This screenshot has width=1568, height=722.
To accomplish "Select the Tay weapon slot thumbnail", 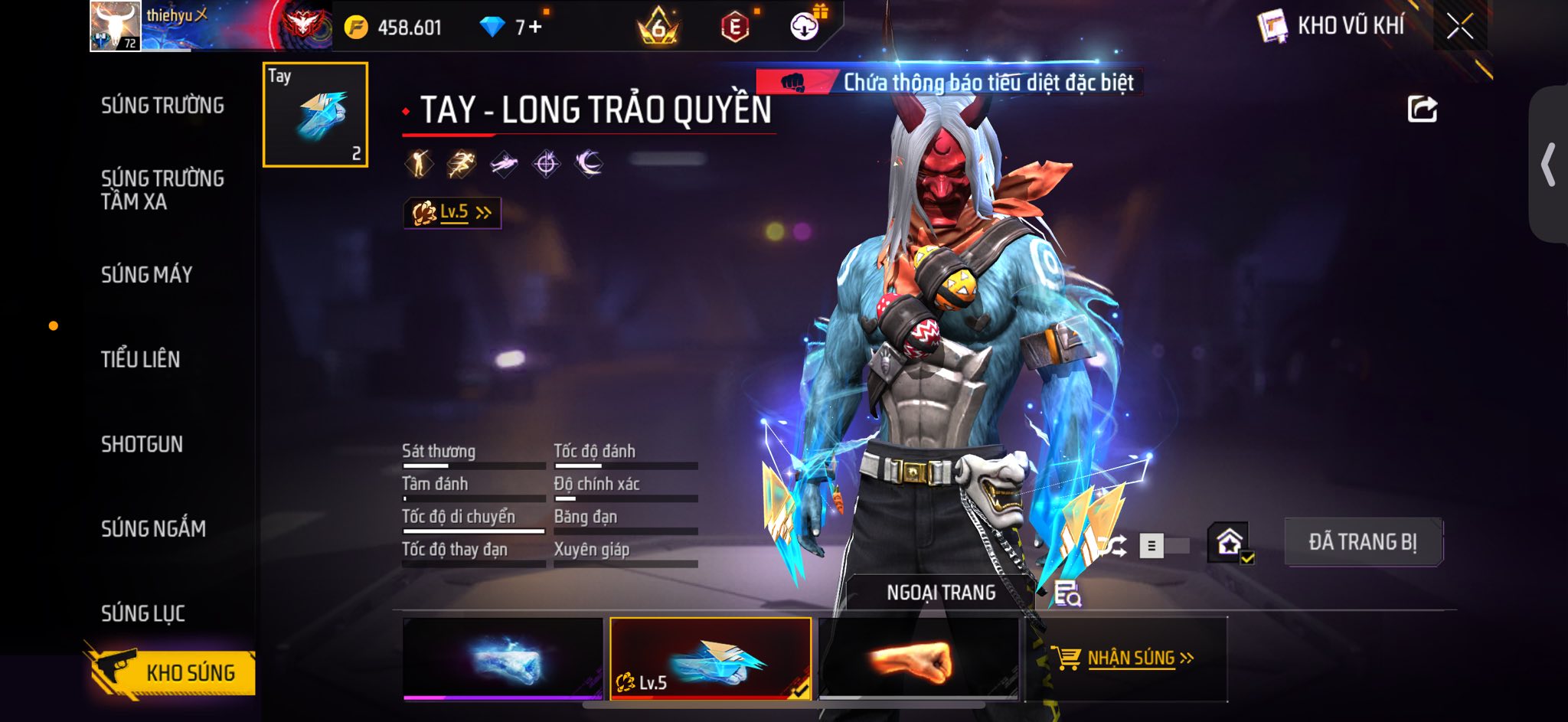I will click(315, 115).
